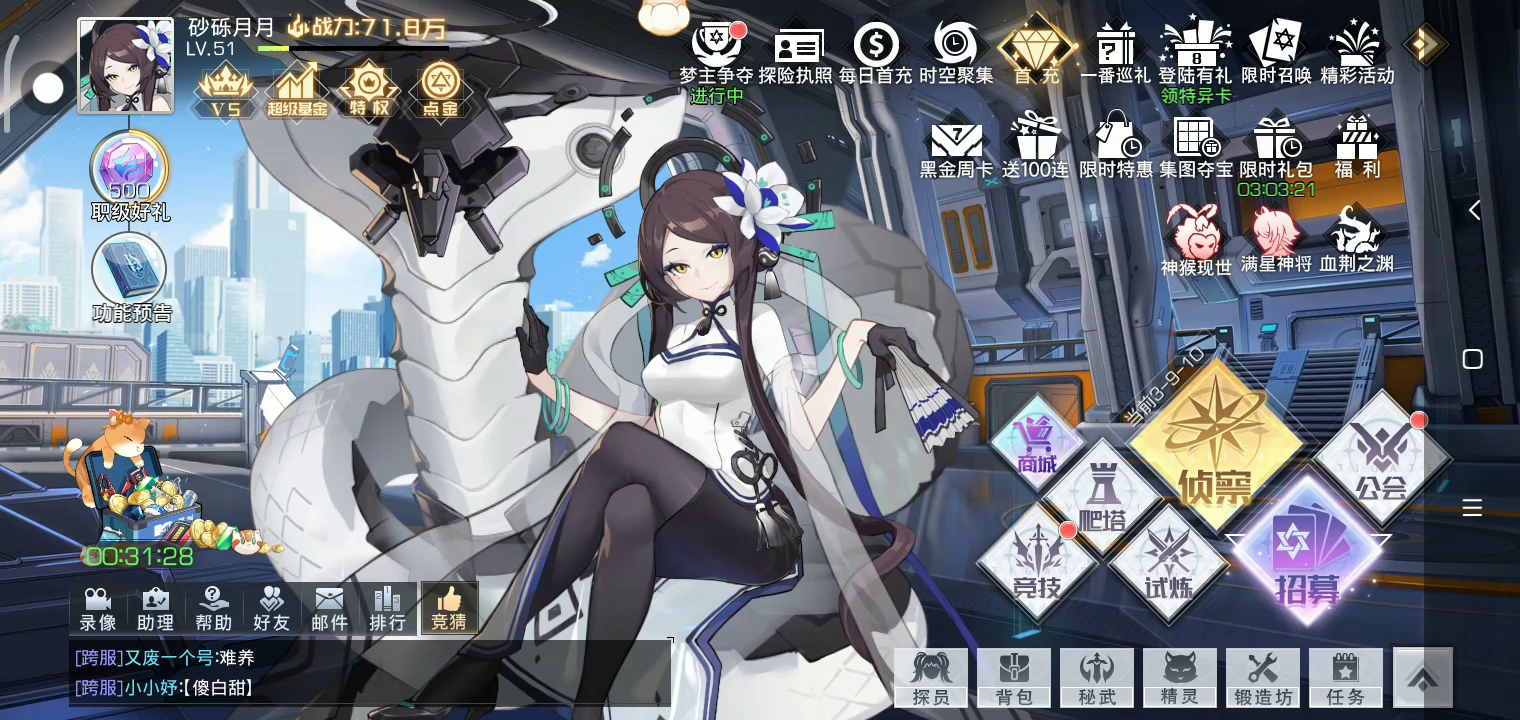Open the 公会 guild menu
Viewport: 1520px width, 720px height.
1382,458
